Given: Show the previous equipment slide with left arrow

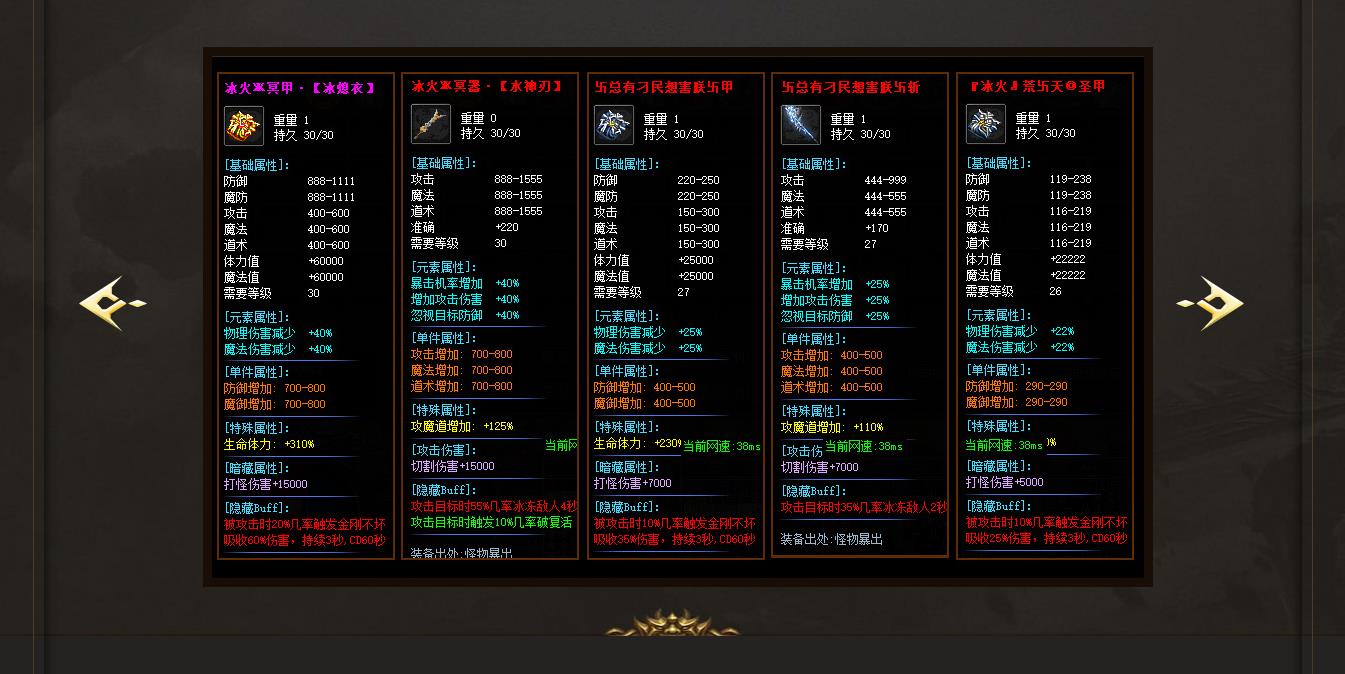Looking at the screenshot, I should click(112, 303).
